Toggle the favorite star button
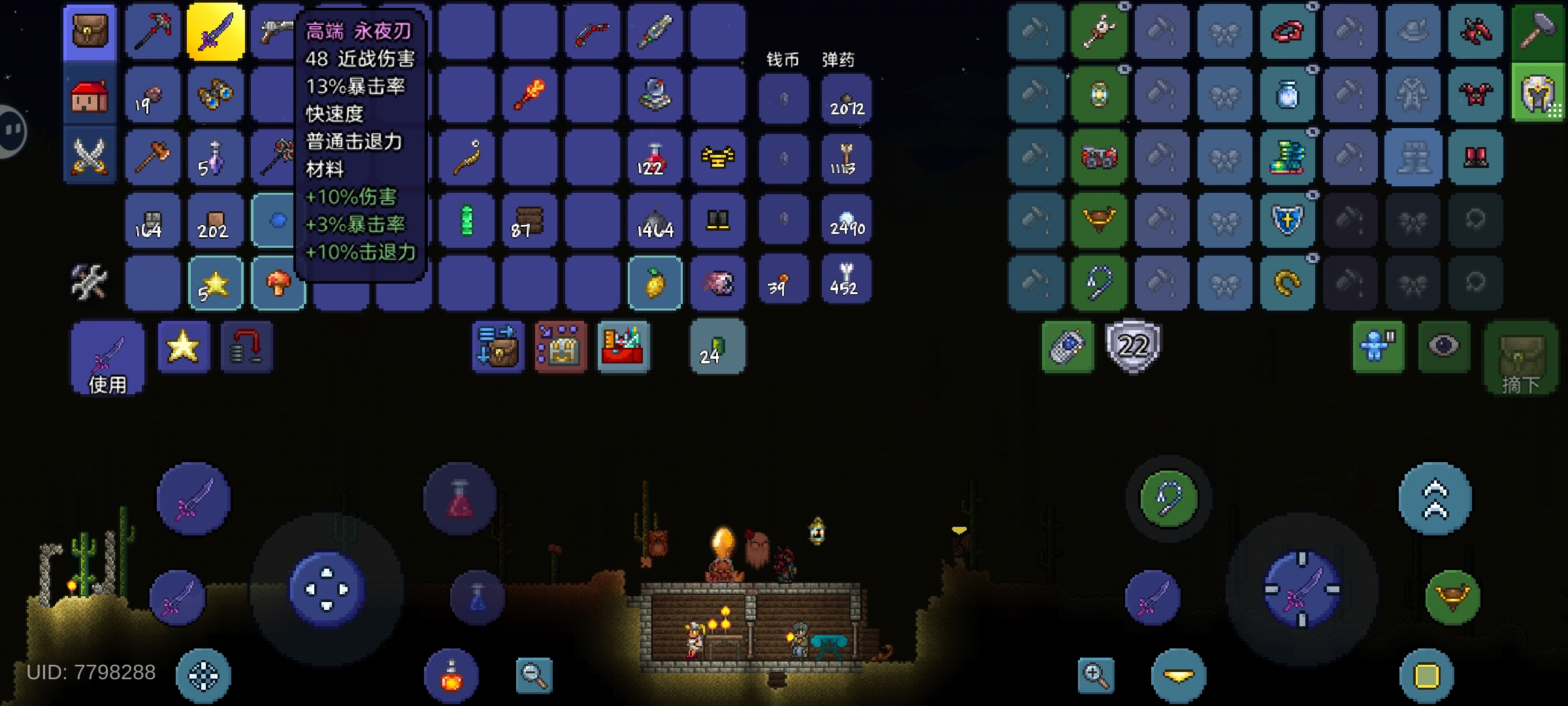1568x706 pixels. [184, 346]
